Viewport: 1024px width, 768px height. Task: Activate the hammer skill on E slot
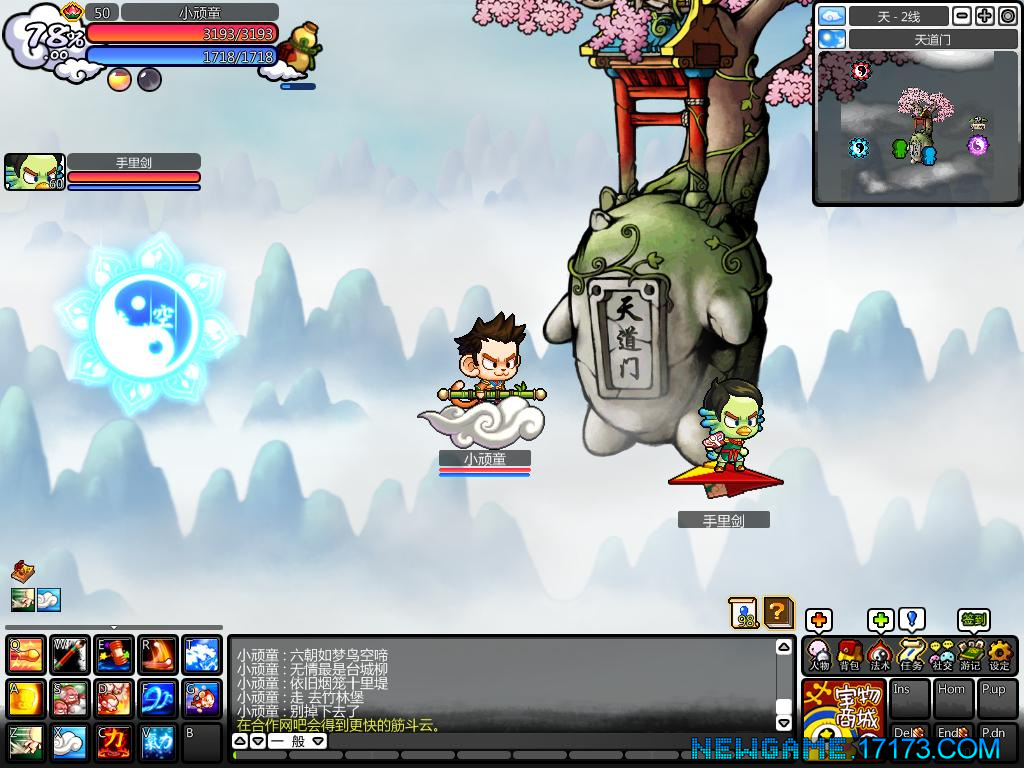(114, 655)
